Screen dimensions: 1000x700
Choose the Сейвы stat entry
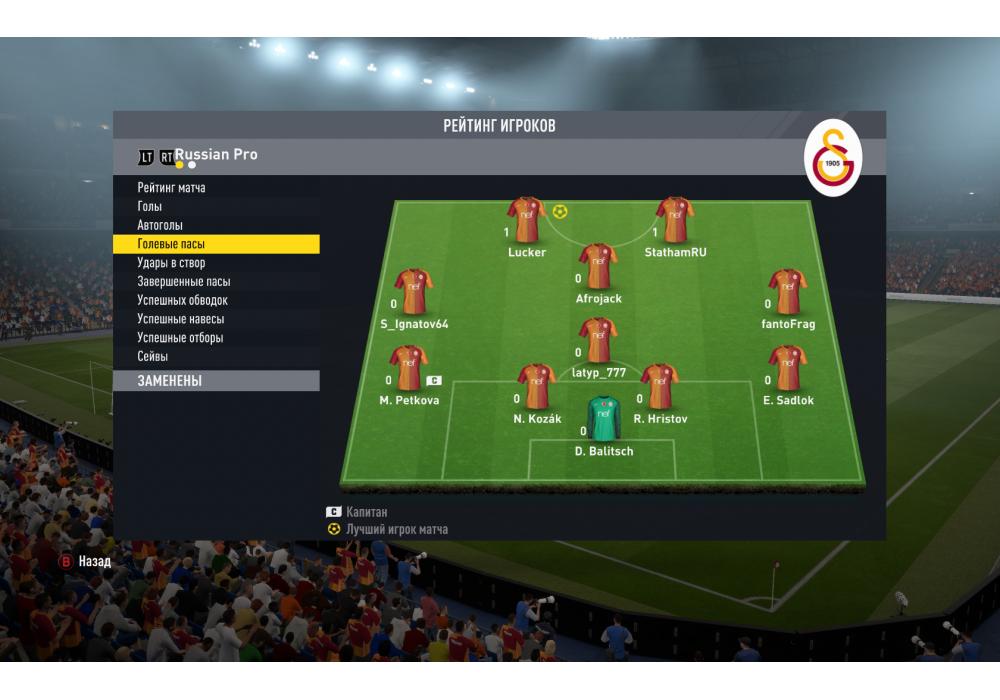coord(153,357)
